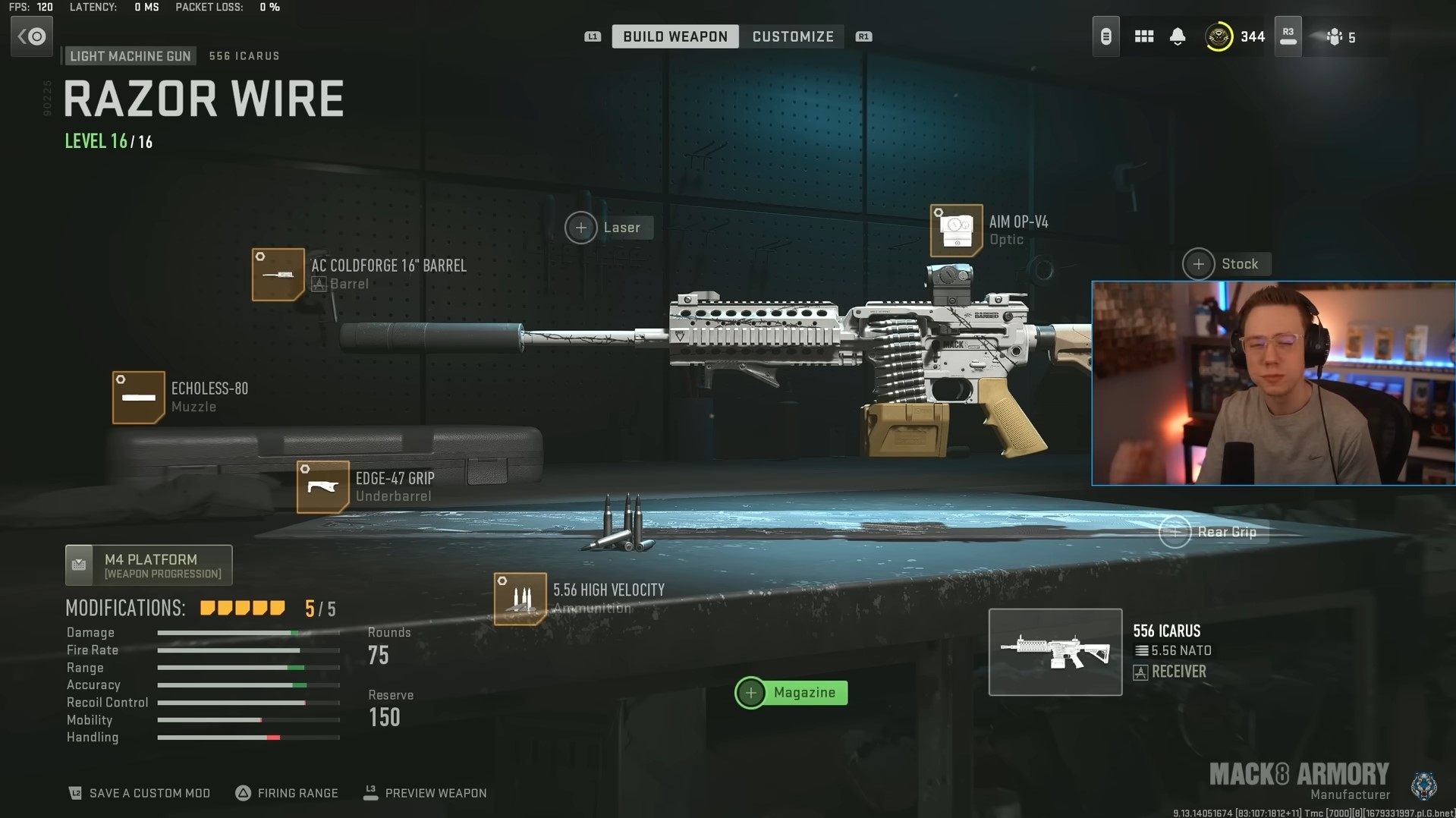Click Save a Custom Mod

tap(139, 792)
